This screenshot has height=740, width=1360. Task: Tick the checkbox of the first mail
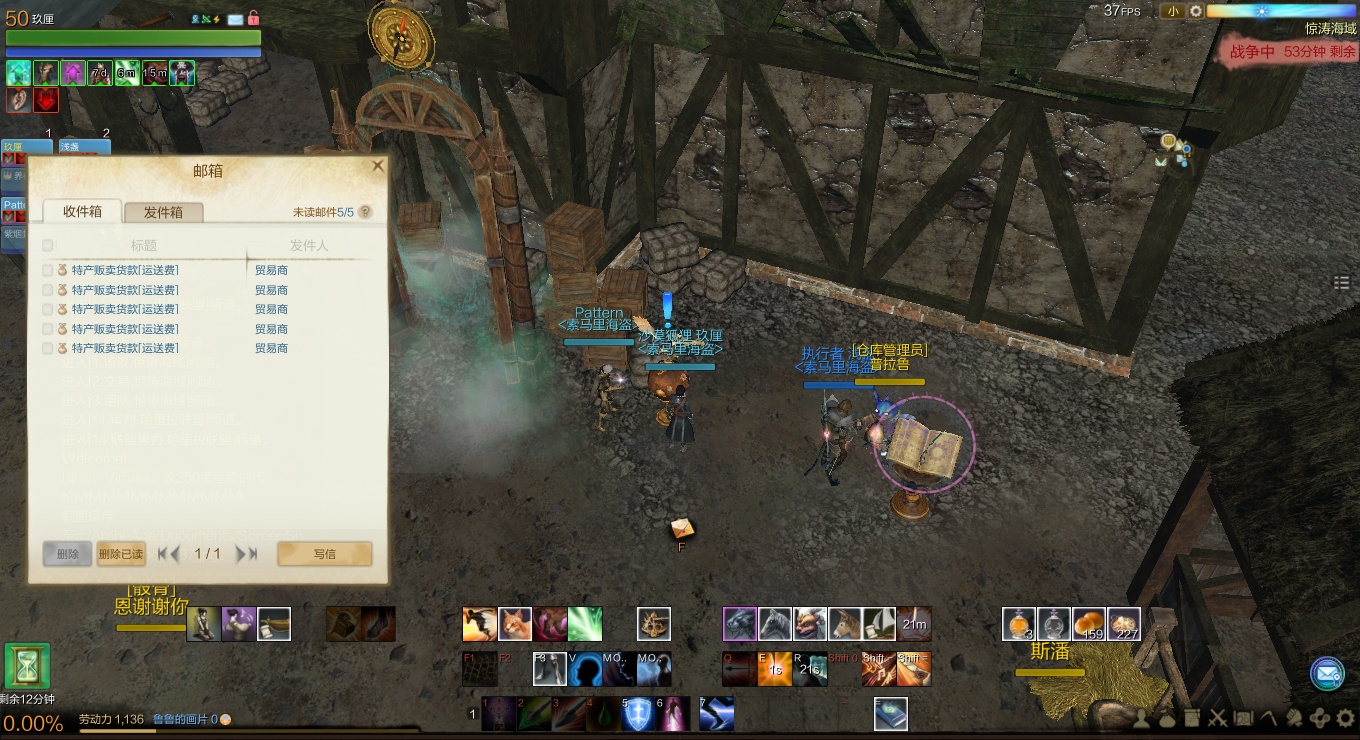47,270
